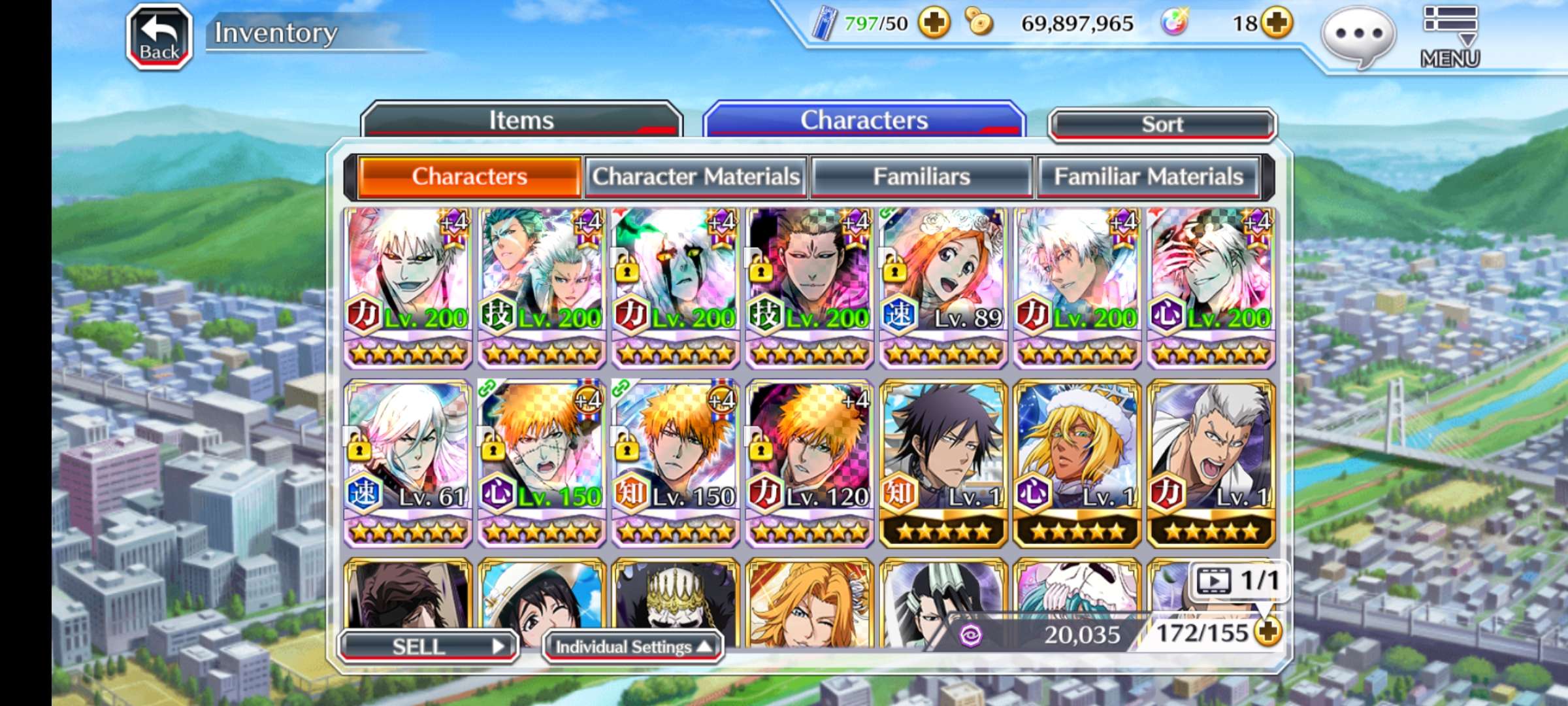Choose the Lv. 120 orange-haired power character

pos(809,463)
